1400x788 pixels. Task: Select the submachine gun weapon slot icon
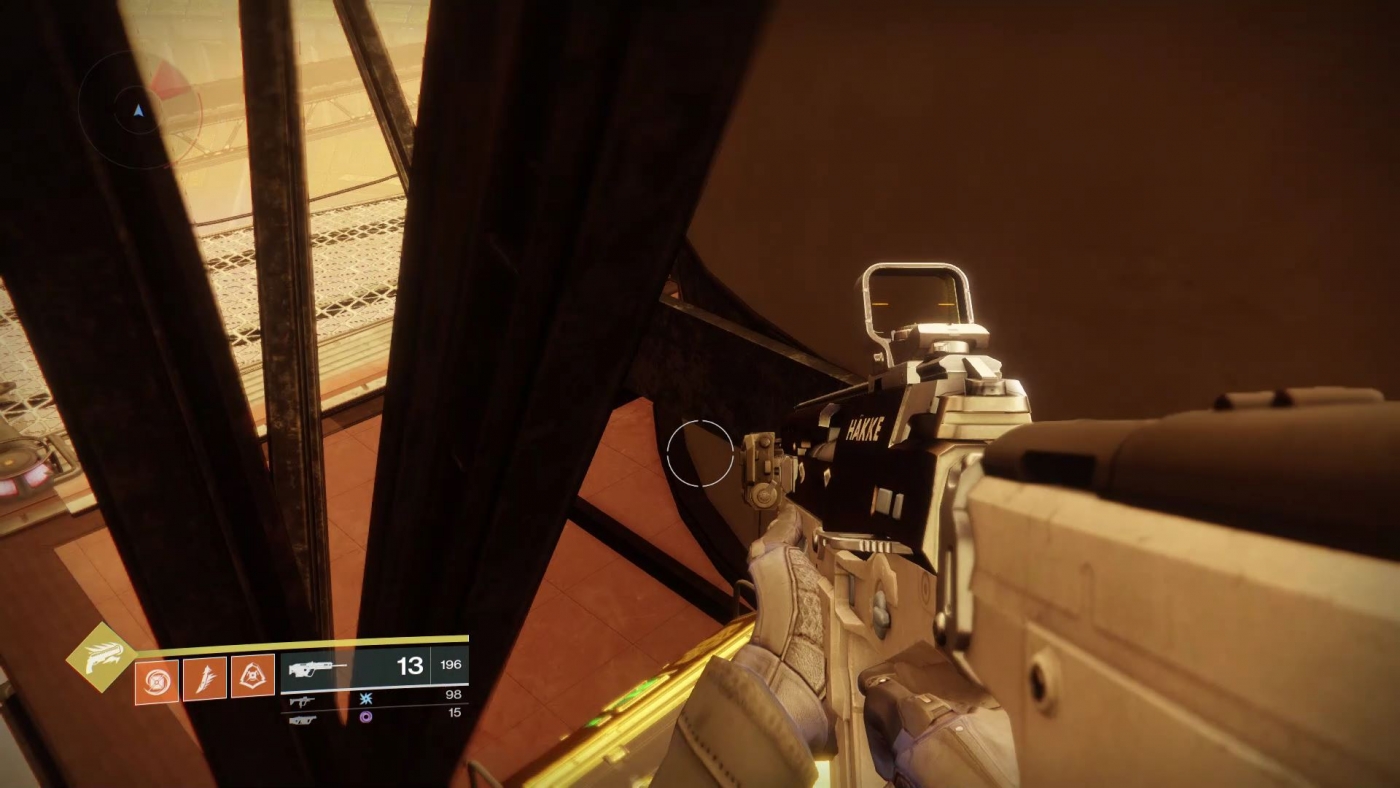(303, 700)
